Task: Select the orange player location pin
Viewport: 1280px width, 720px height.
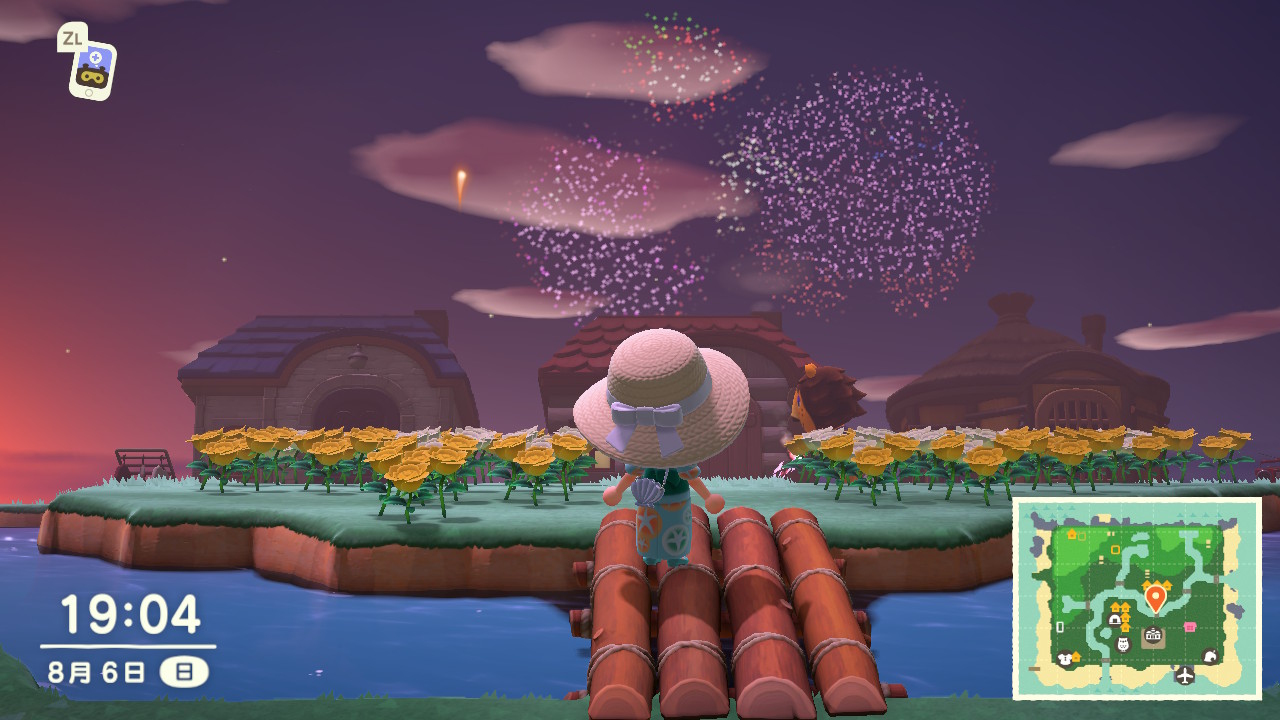Action: 1155,597
